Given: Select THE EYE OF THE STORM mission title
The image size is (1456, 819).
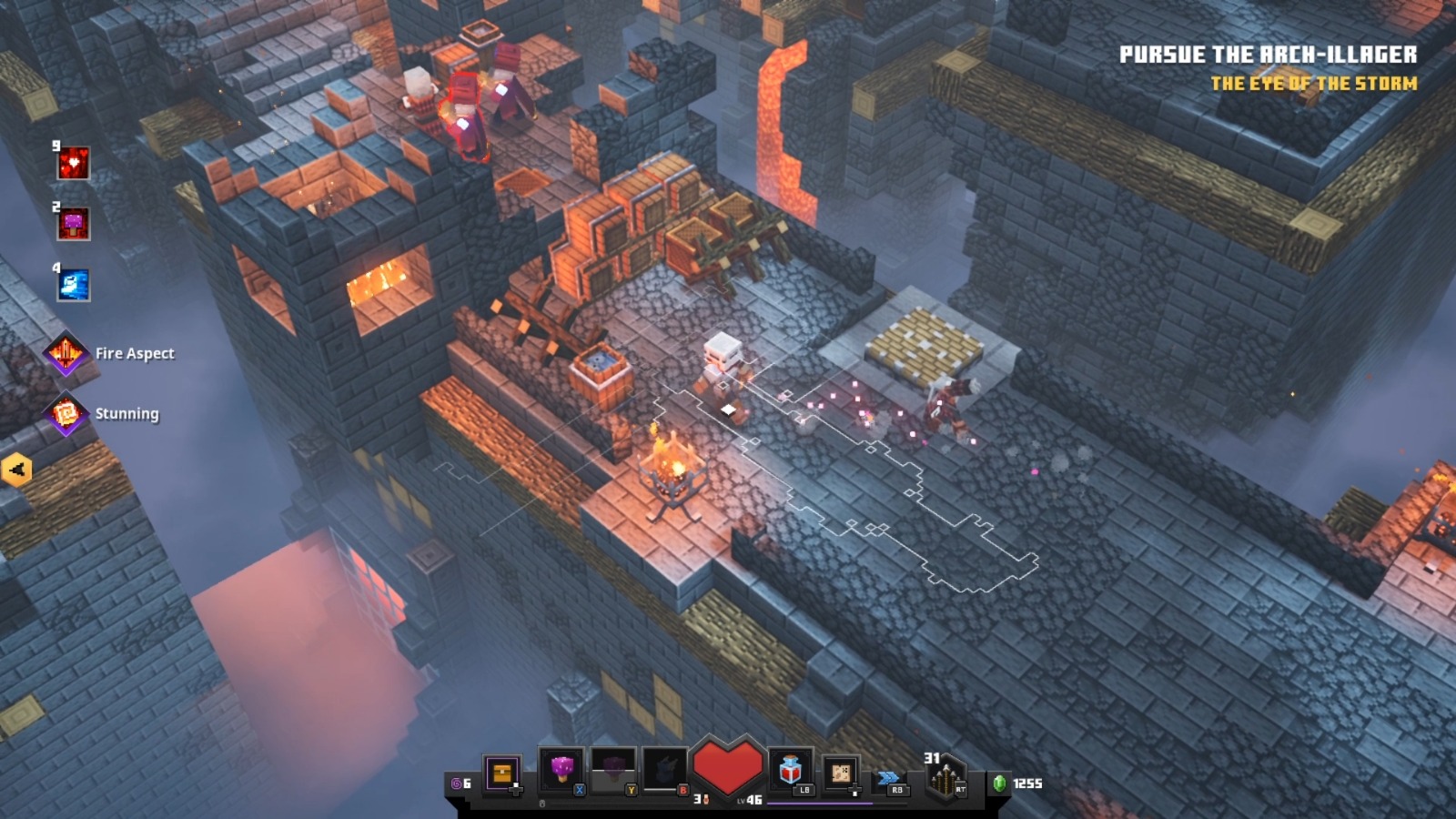Looking at the screenshot, I should coord(1314,82).
